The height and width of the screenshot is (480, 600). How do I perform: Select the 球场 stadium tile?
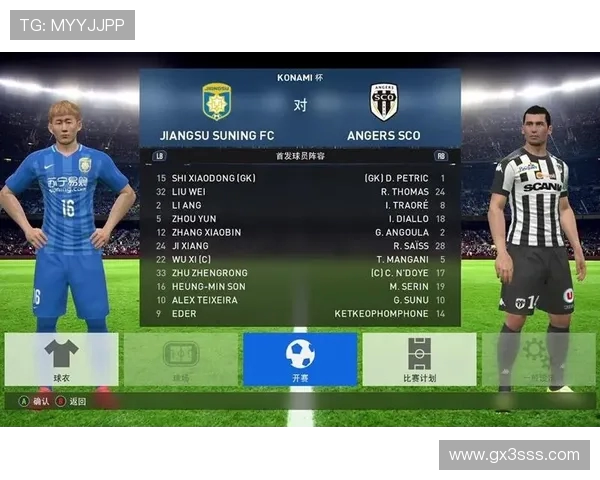click(x=181, y=359)
